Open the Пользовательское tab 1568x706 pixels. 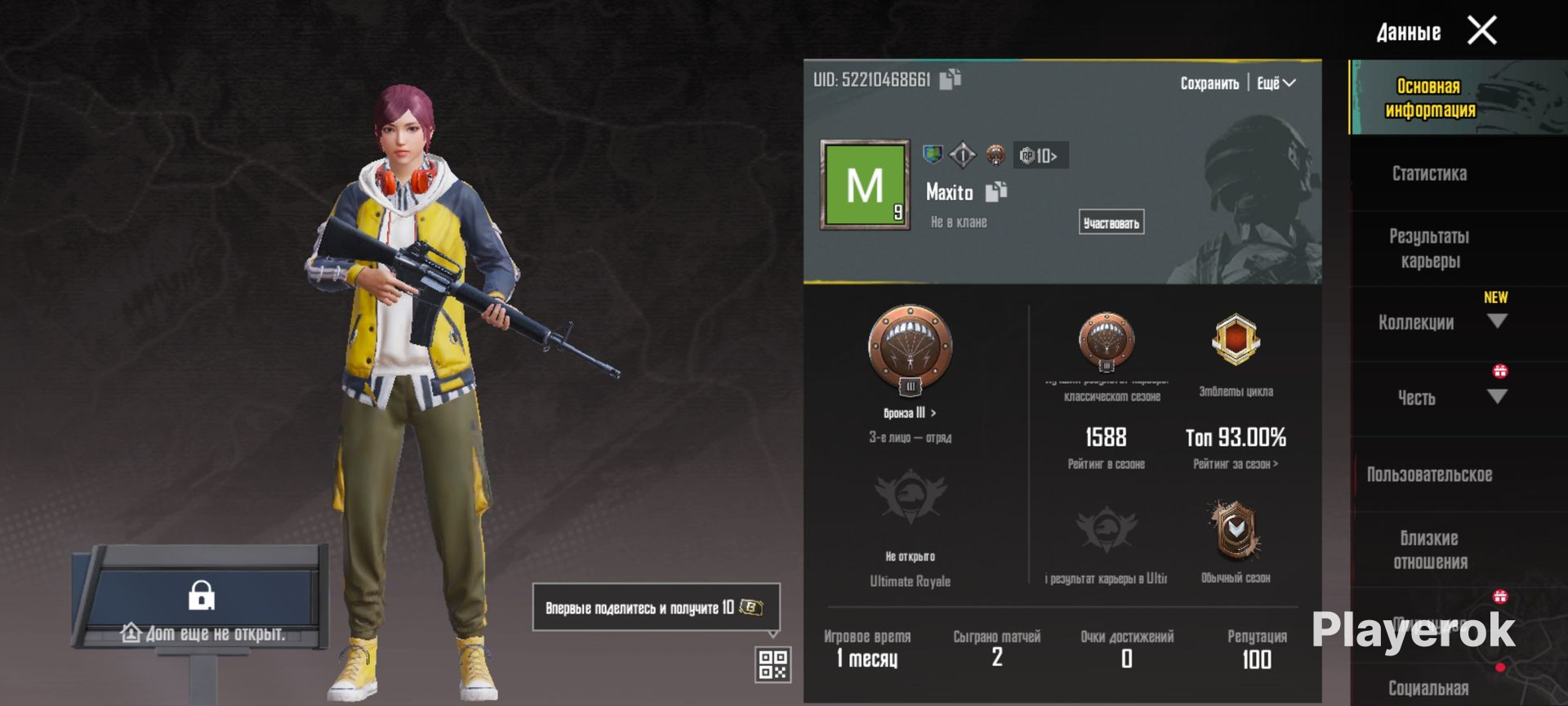[1429, 475]
